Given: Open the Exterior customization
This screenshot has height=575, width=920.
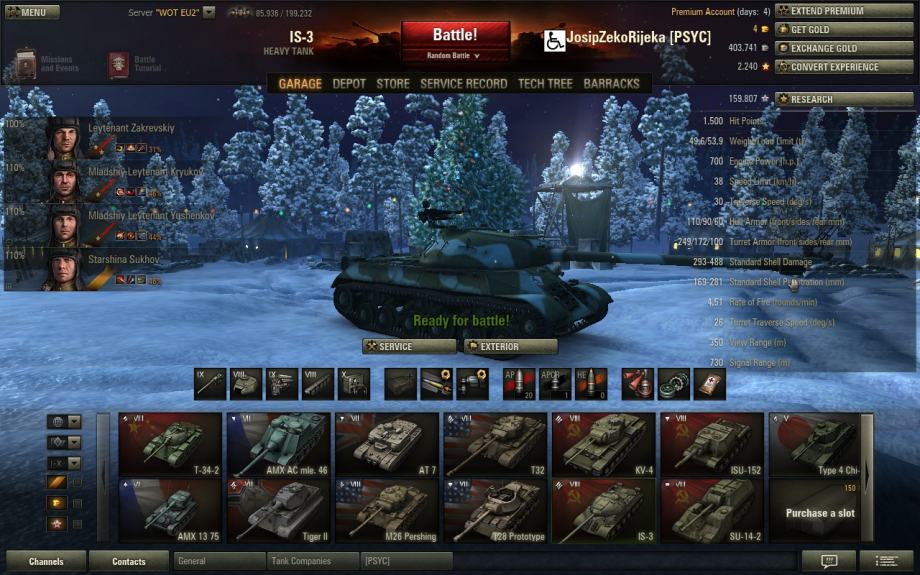Looking at the screenshot, I should (510, 347).
